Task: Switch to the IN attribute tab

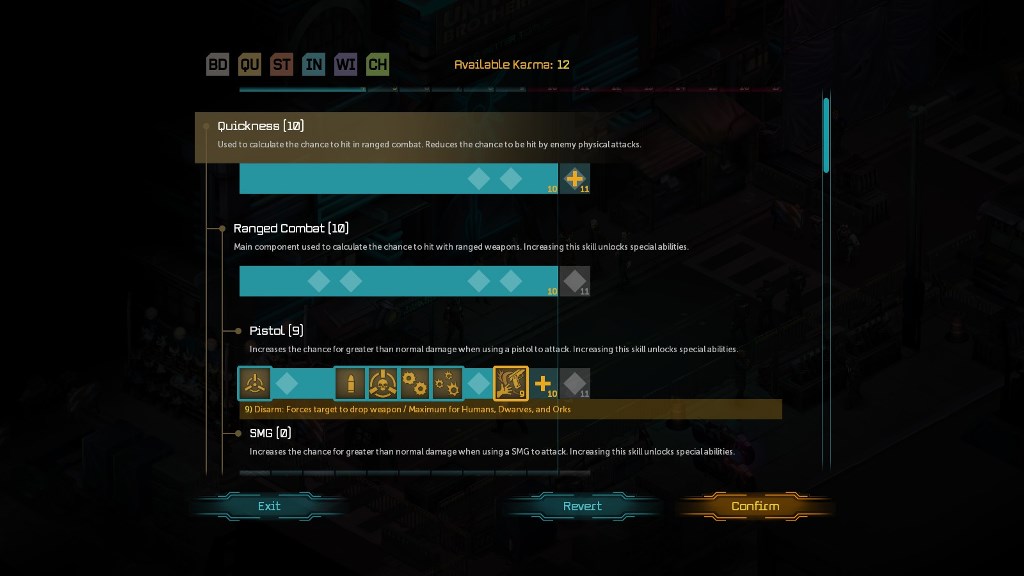Action: (x=314, y=65)
